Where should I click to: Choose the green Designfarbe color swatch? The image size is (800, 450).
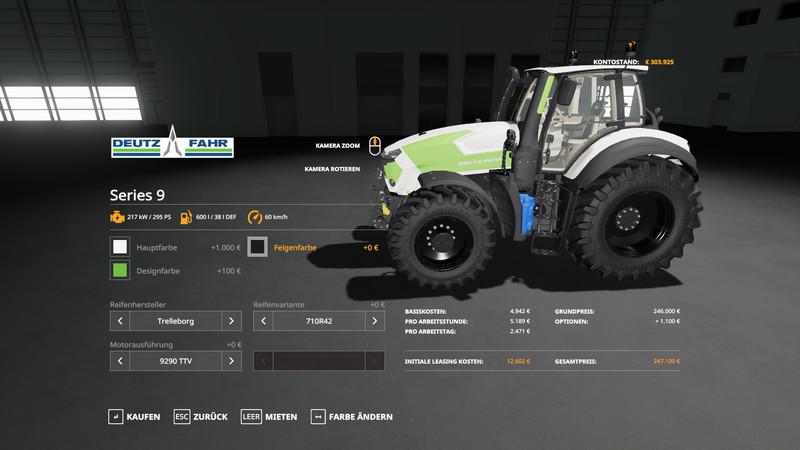coord(120,271)
